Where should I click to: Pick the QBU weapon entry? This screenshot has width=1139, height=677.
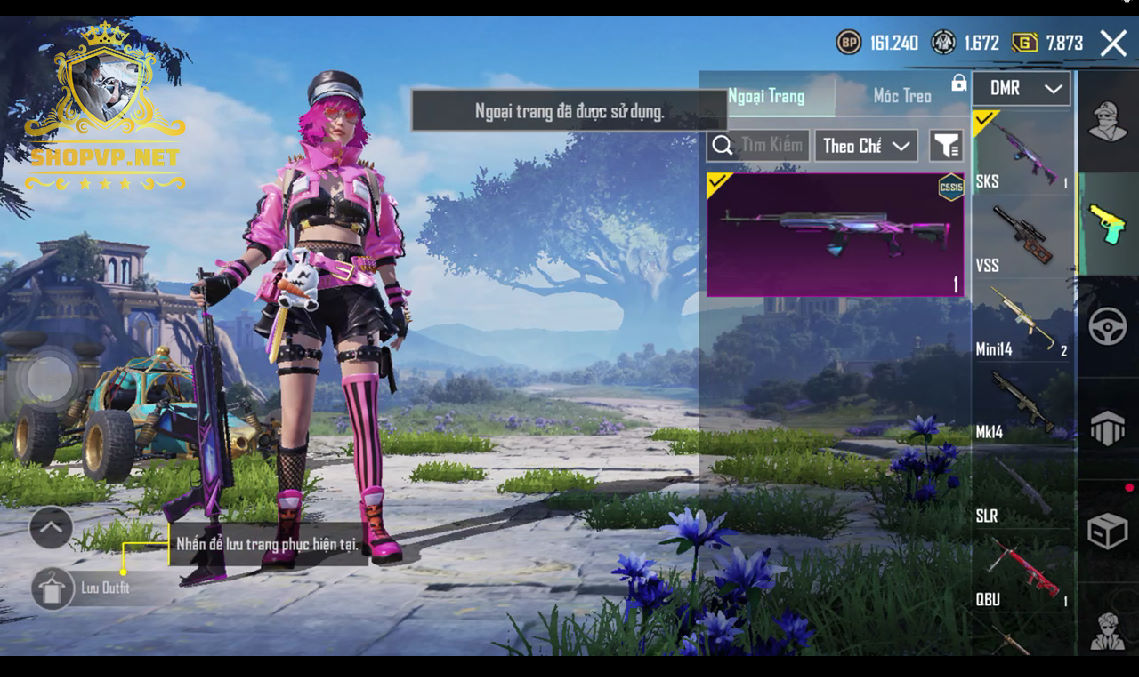click(1022, 572)
